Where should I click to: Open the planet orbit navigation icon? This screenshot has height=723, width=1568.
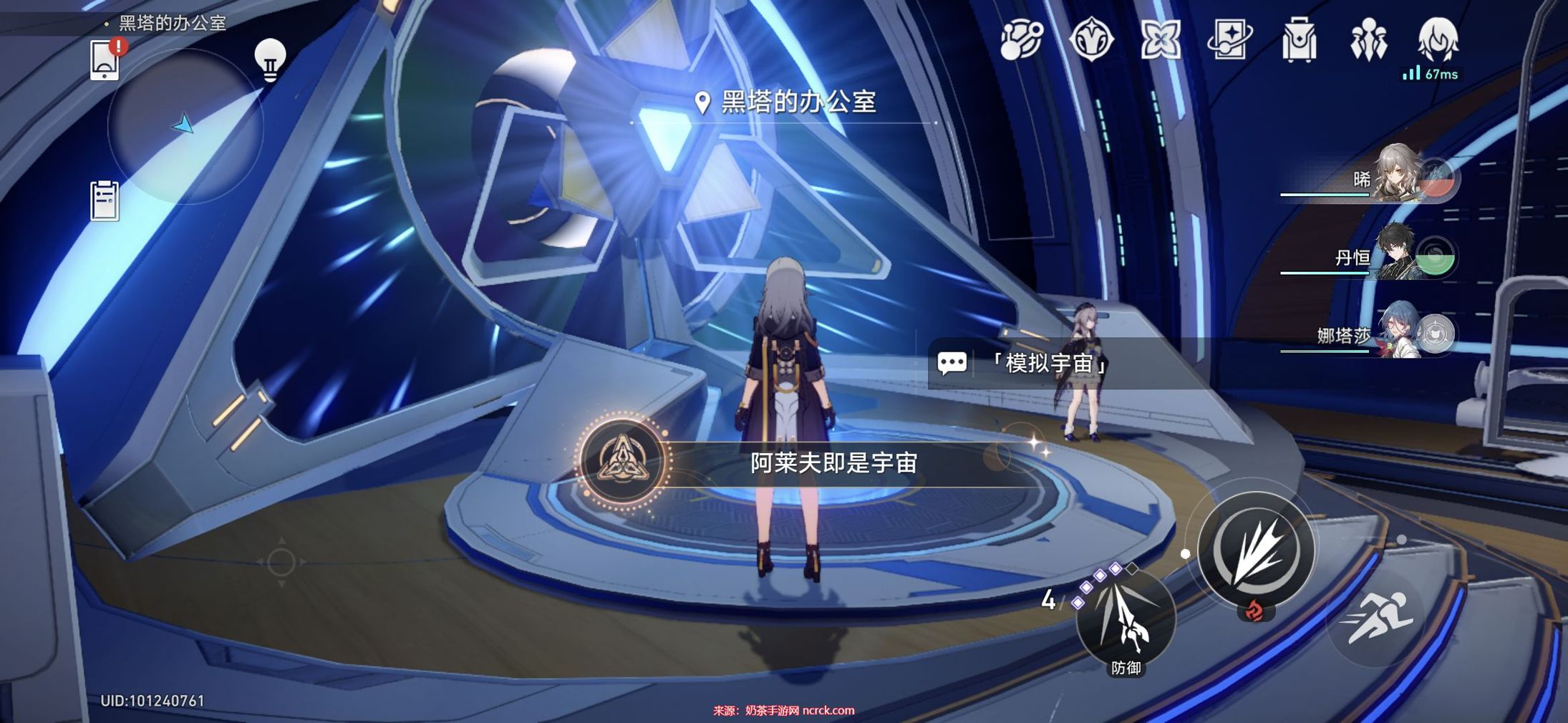(x=1022, y=39)
